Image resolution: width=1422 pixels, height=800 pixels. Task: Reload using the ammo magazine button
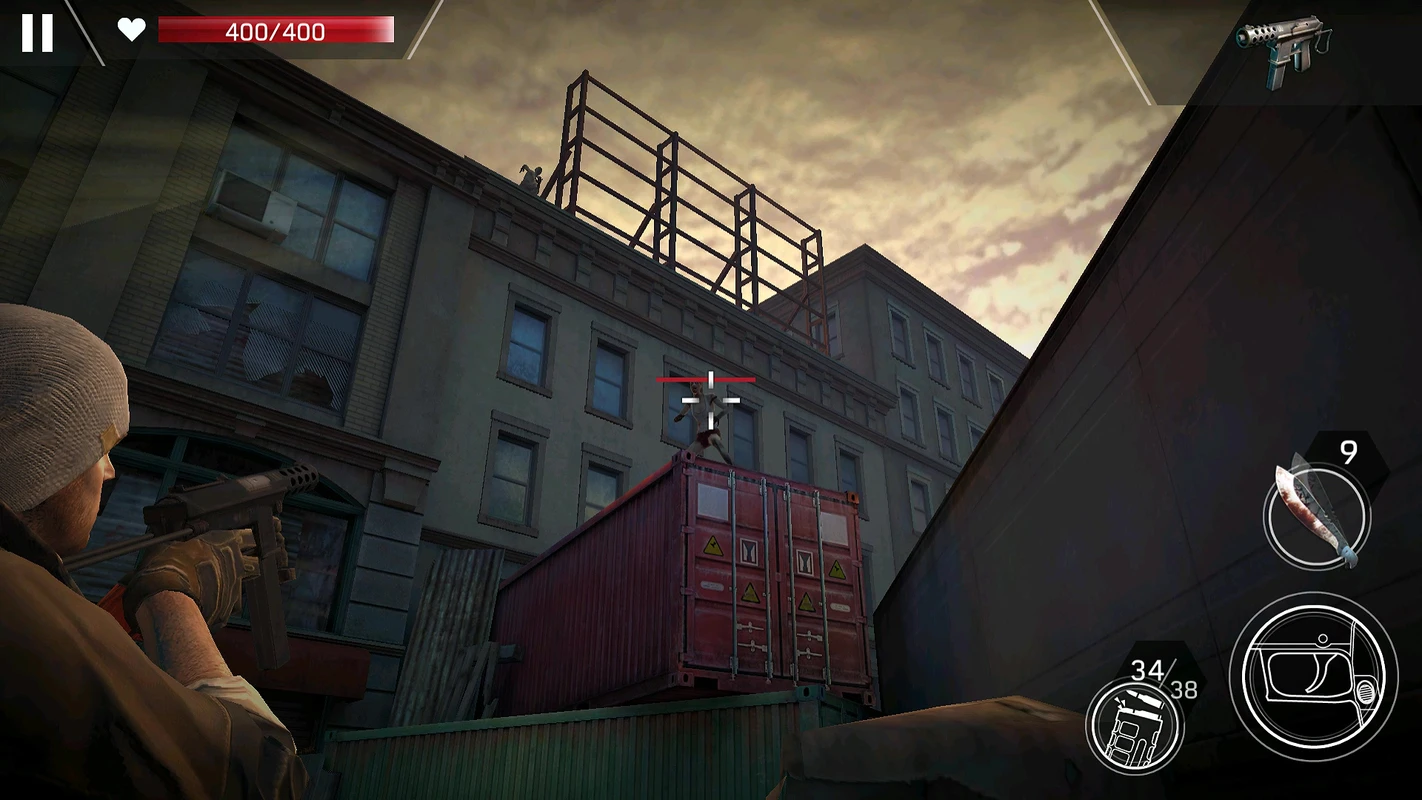pyautogui.click(x=1135, y=725)
